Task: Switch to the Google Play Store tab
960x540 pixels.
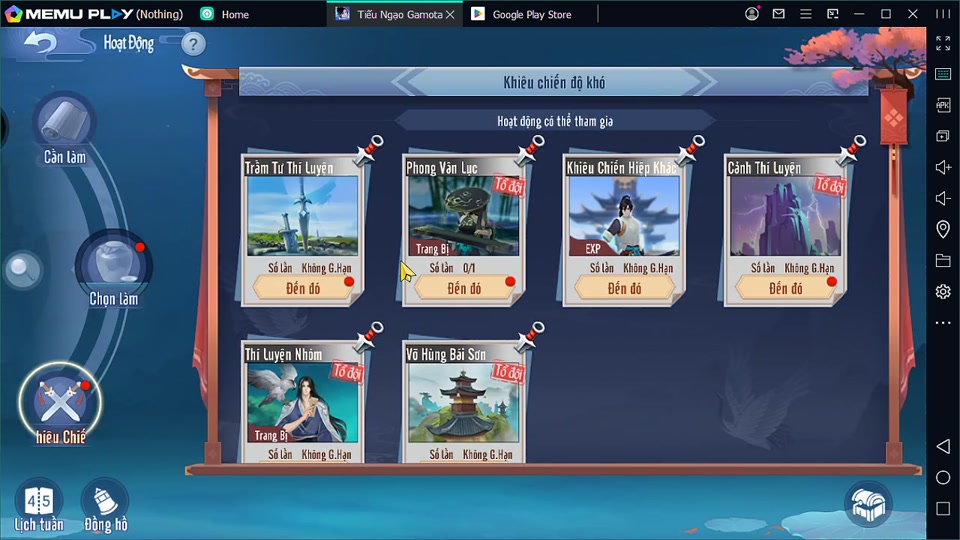Action: pos(532,14)
